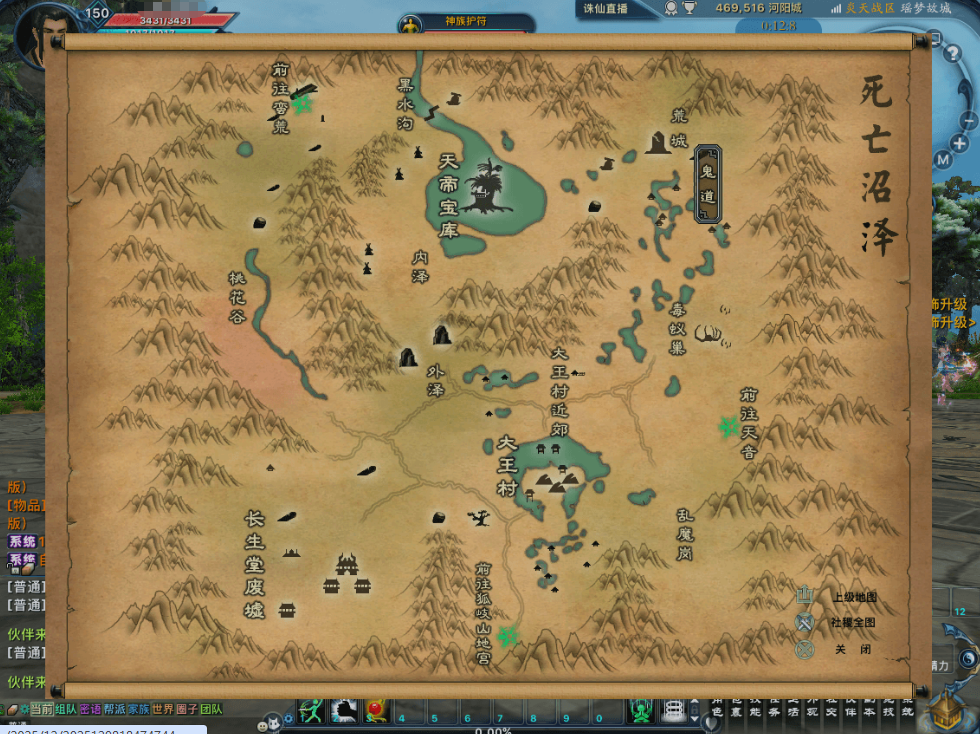Viewport: 980px width, 734px height.
Task: Open the 家族 chat tab
Action: (x=139, y=709)
